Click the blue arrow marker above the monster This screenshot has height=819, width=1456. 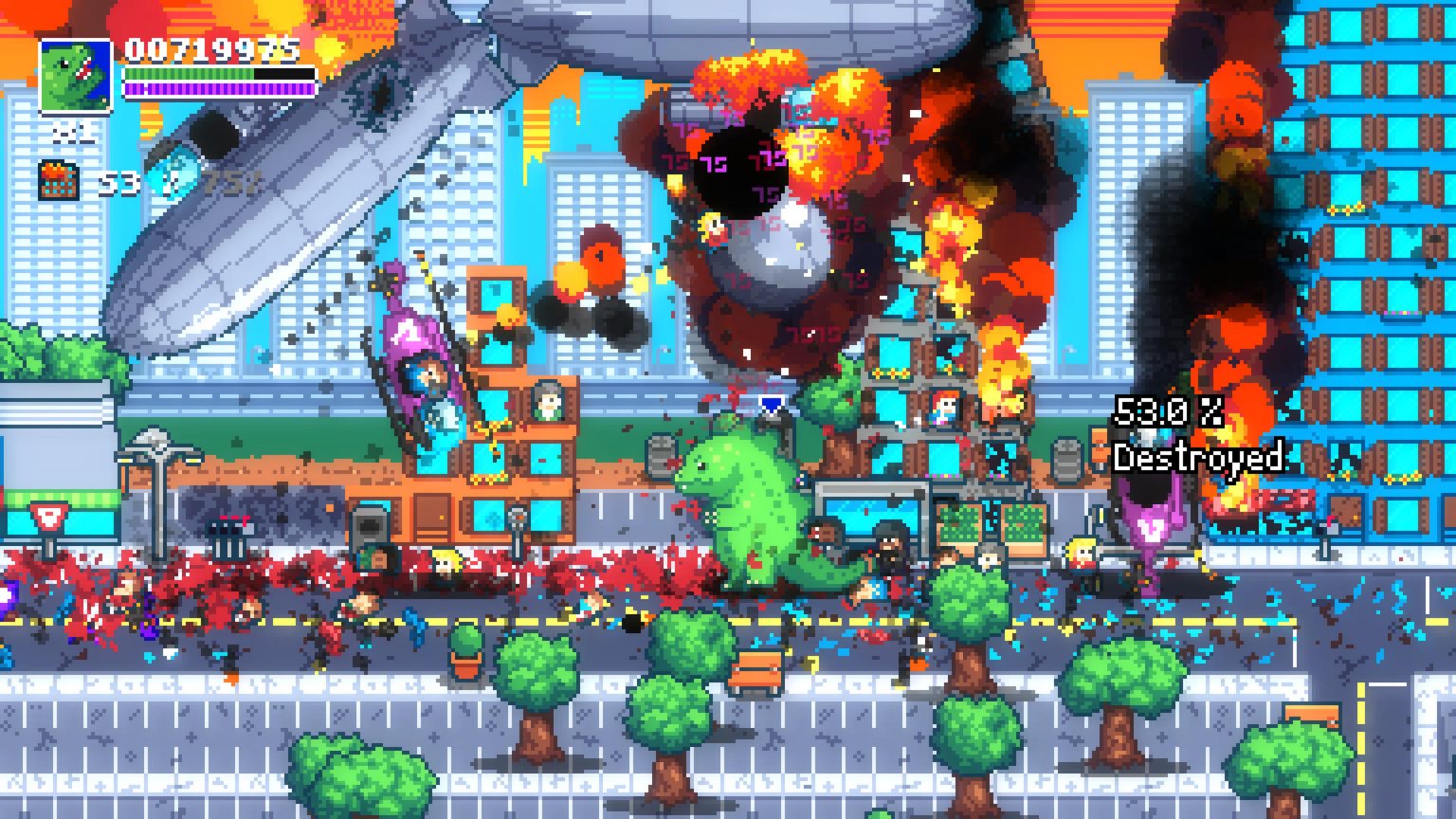click(772, 406)
